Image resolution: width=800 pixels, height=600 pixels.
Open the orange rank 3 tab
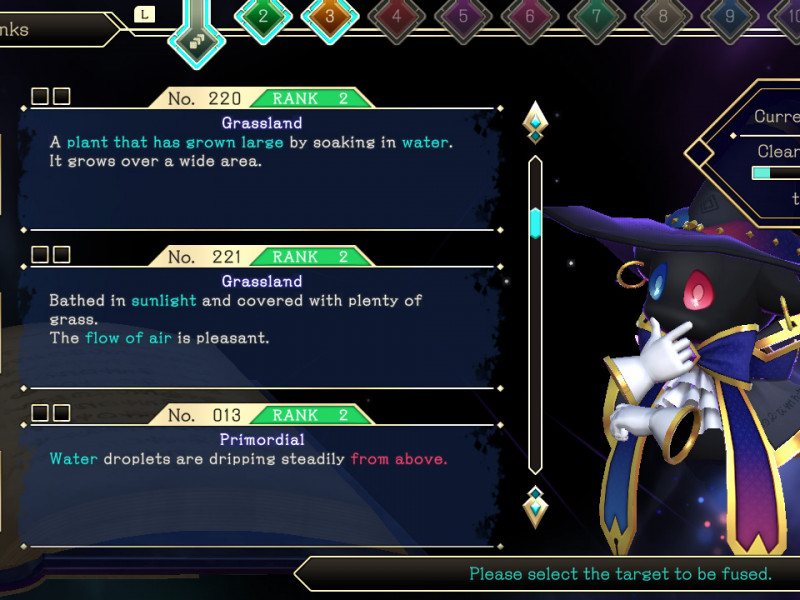[x=330, y=16]
